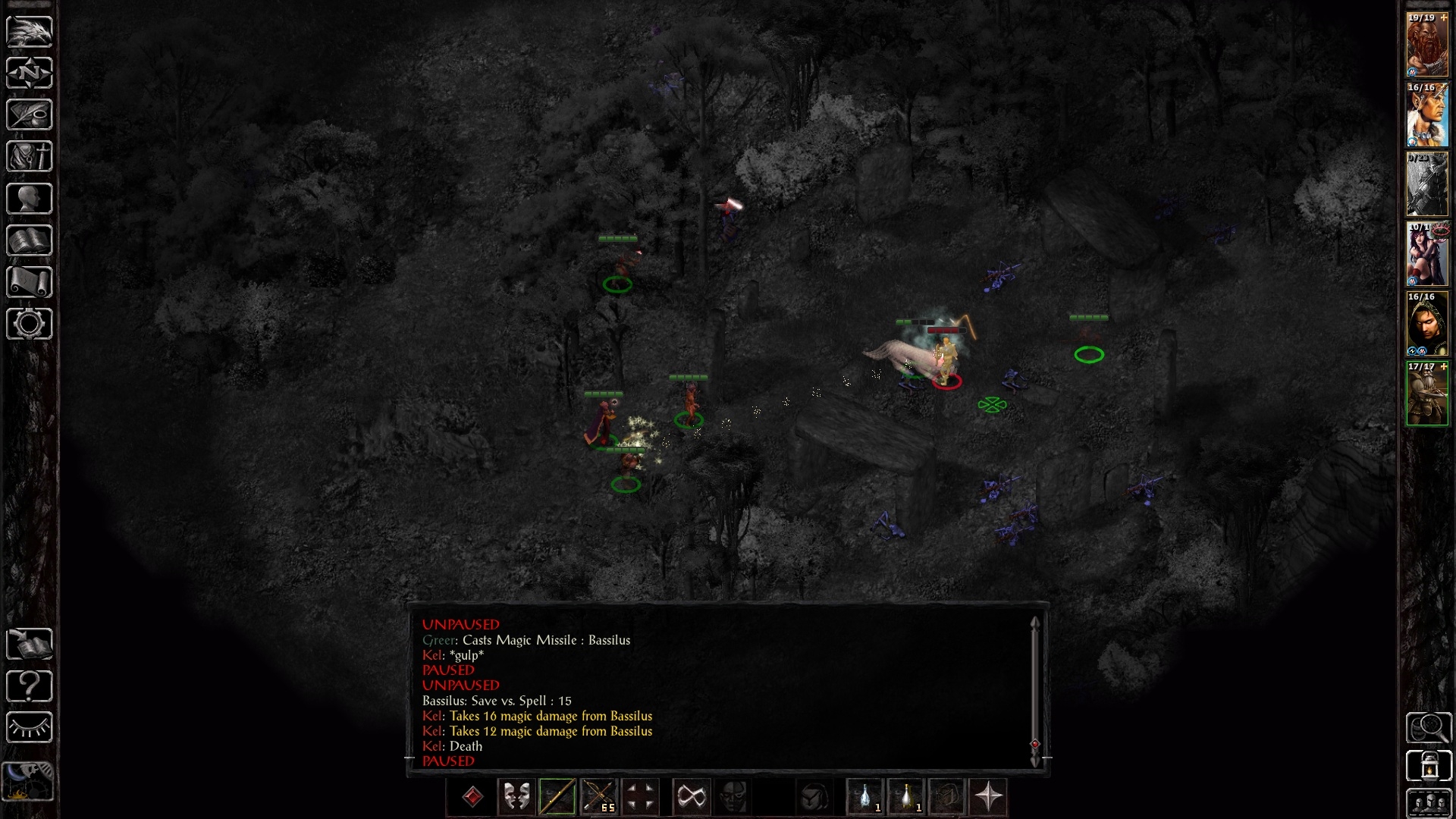Image resolution: width=1456 pixels, height=819 pixels.
Task: Select the dead greyed-out party member portrait
Action: click(1427, 184)
